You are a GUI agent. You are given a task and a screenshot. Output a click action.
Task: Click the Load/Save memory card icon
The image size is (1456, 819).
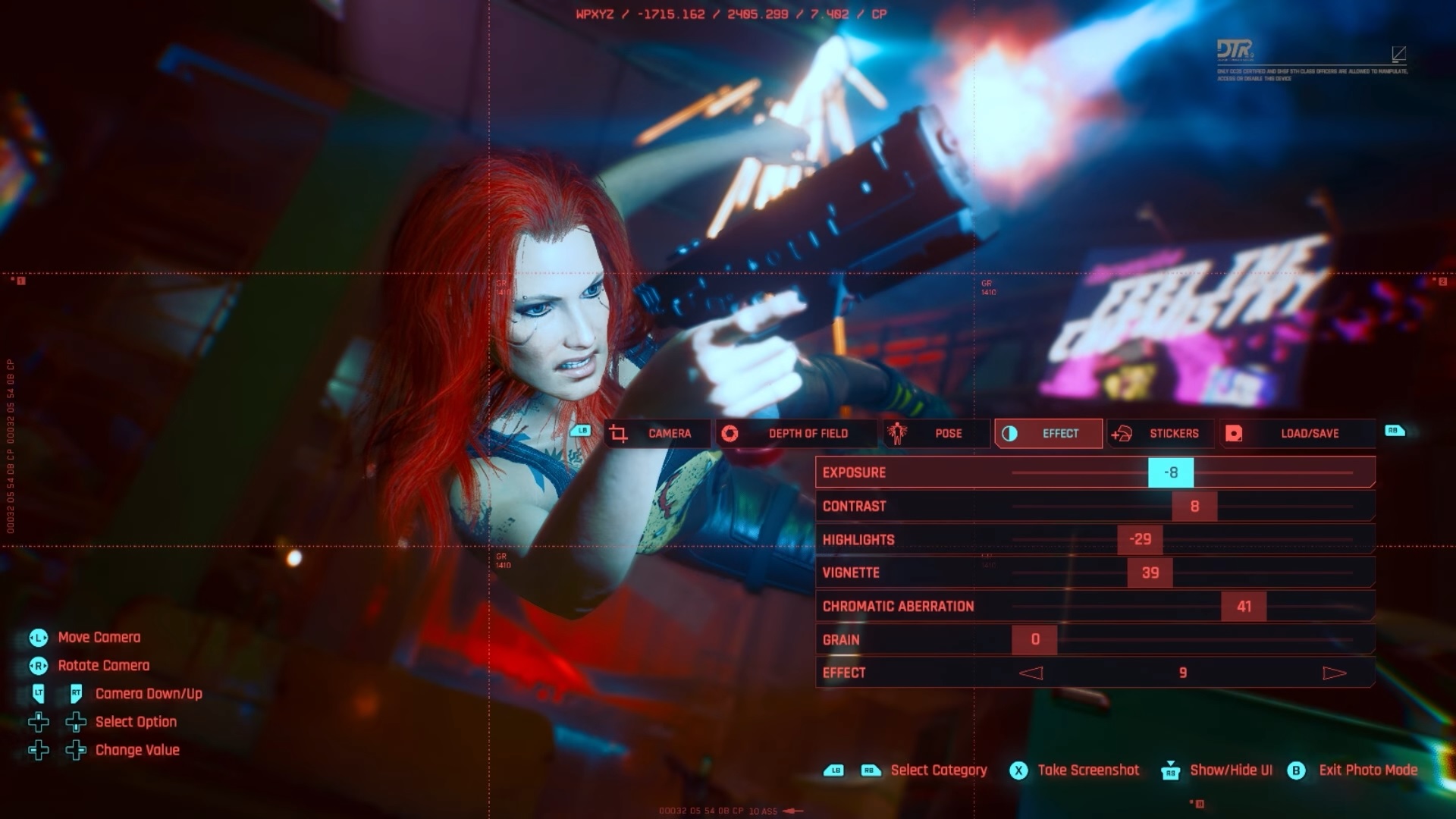pyautogui.click(x=1236, y=433)
